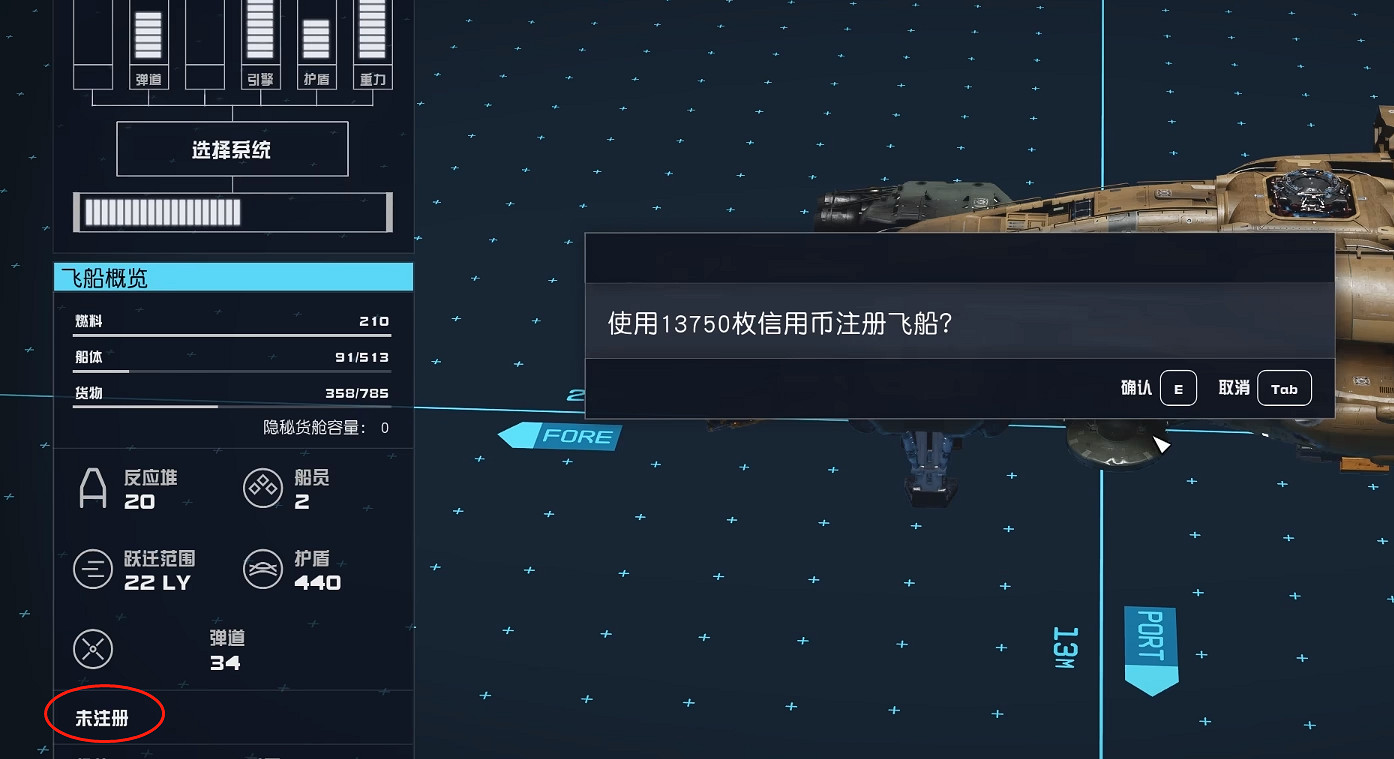Screen dimensions: 1394x759
Task: Select the jump range (跃迁范围) icon
Action: coord(93,568)
